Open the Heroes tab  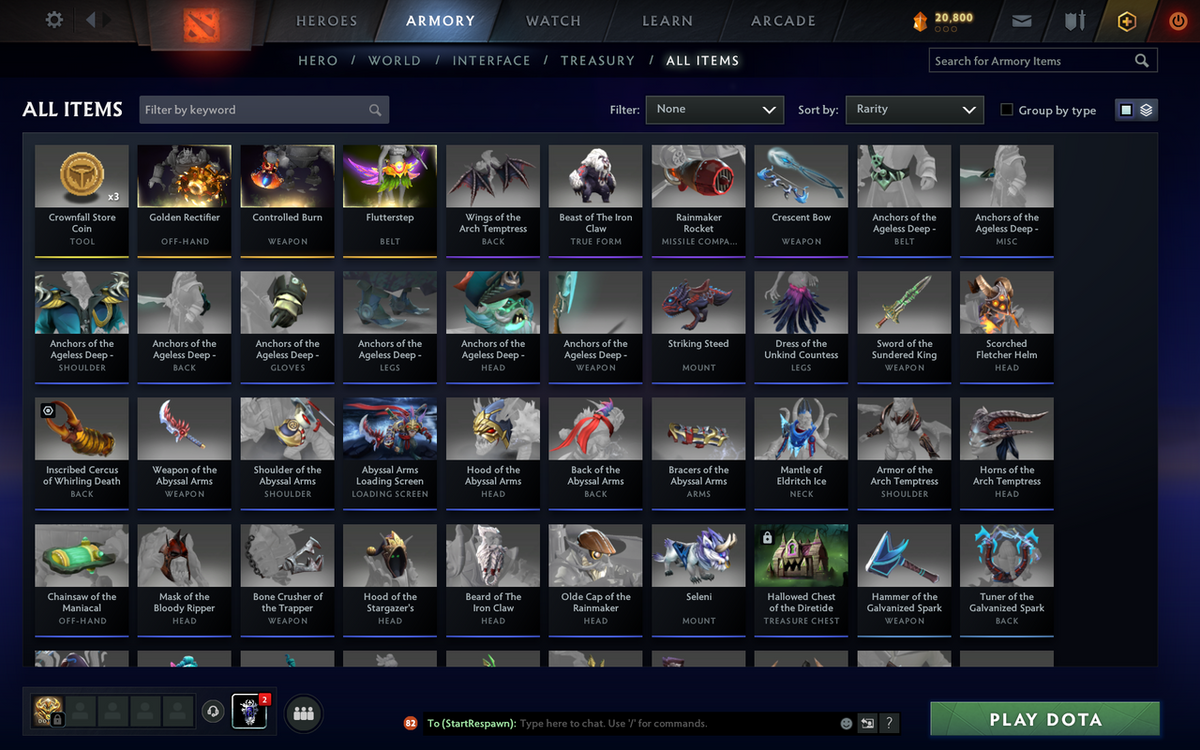pyautogui.click(x=326, y=21)
